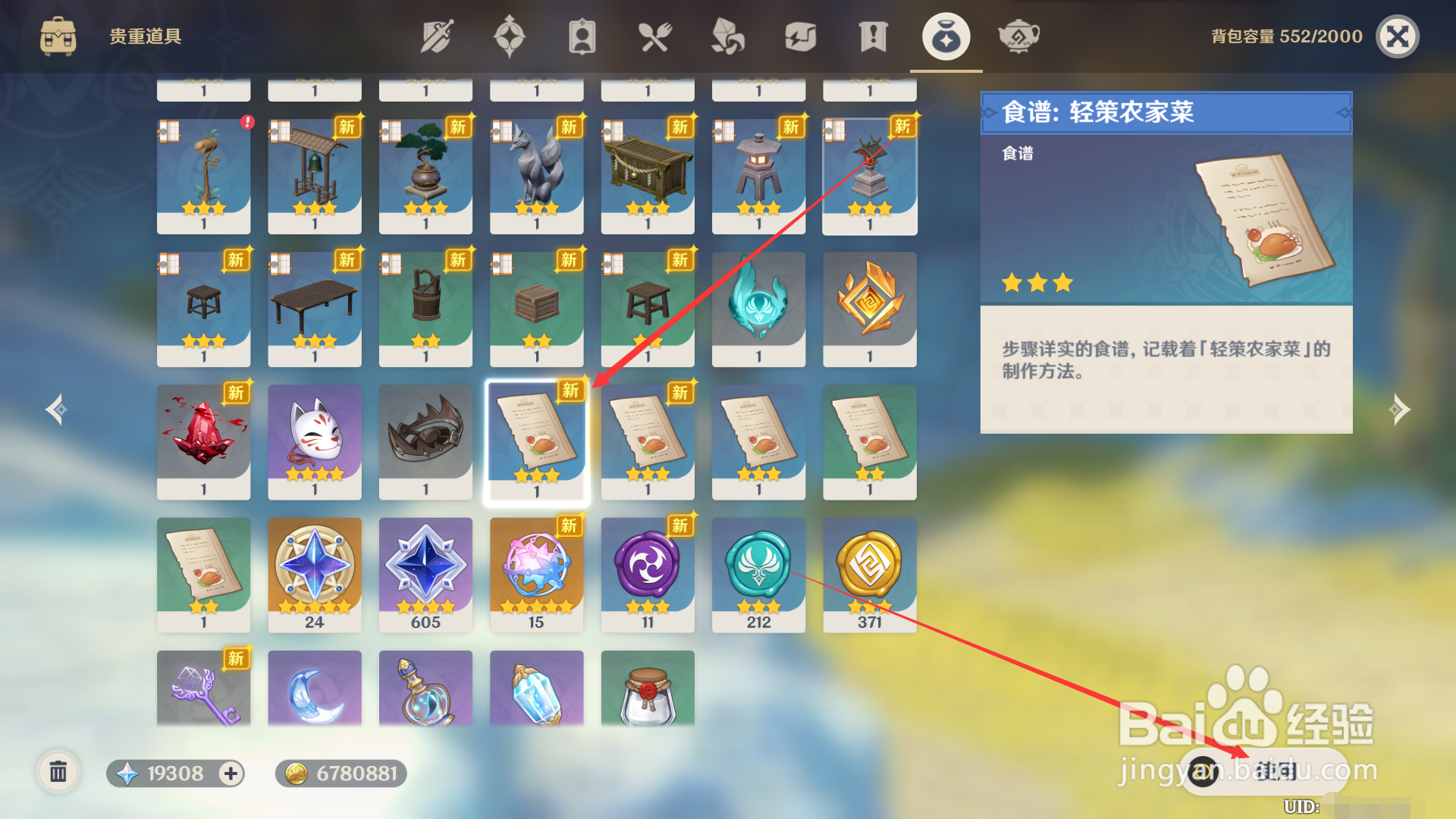
Task: Close the inventory with the X button
Action: pos(1398,36)
